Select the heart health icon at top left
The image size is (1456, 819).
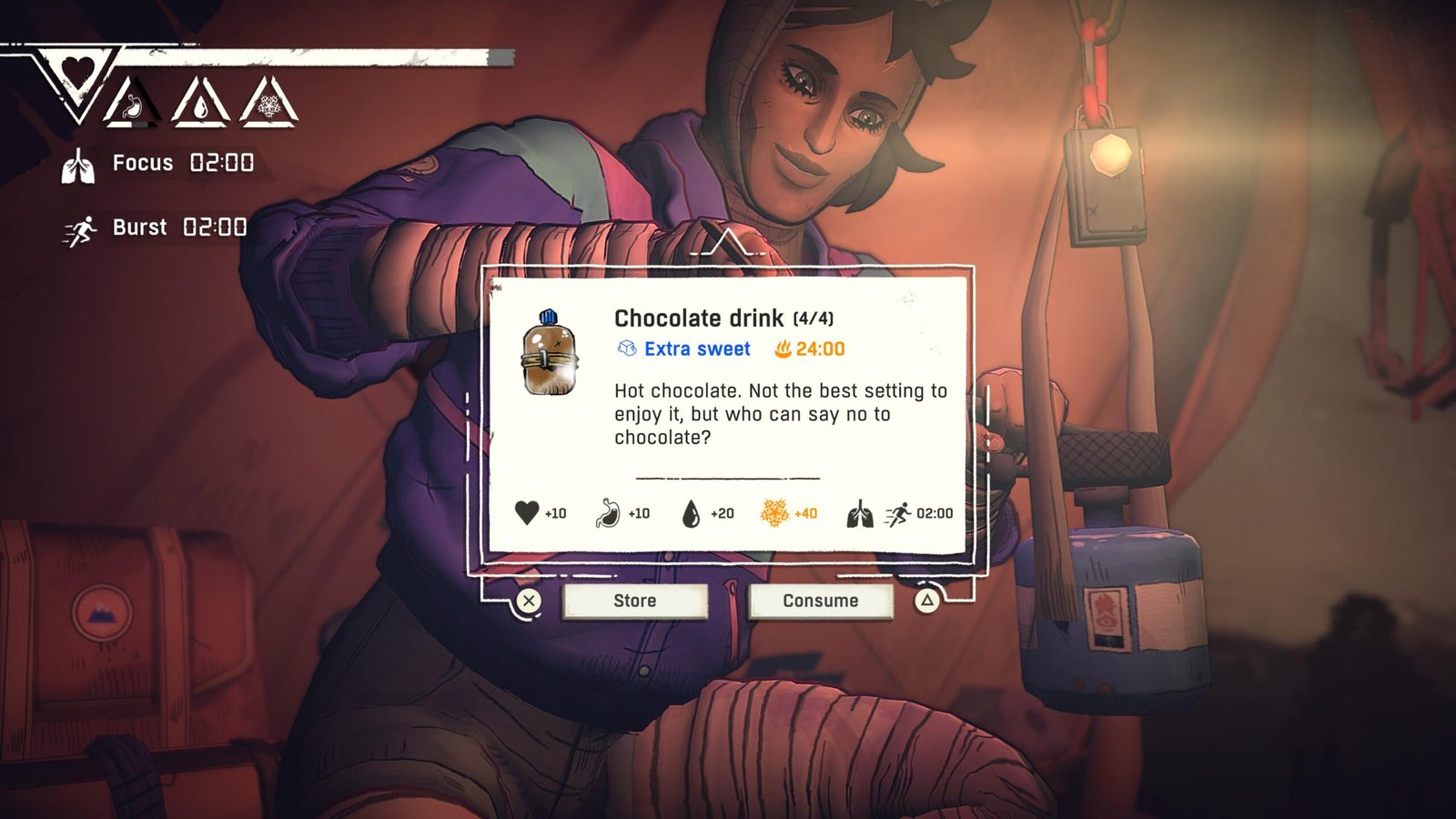click(x=76, y=68)
